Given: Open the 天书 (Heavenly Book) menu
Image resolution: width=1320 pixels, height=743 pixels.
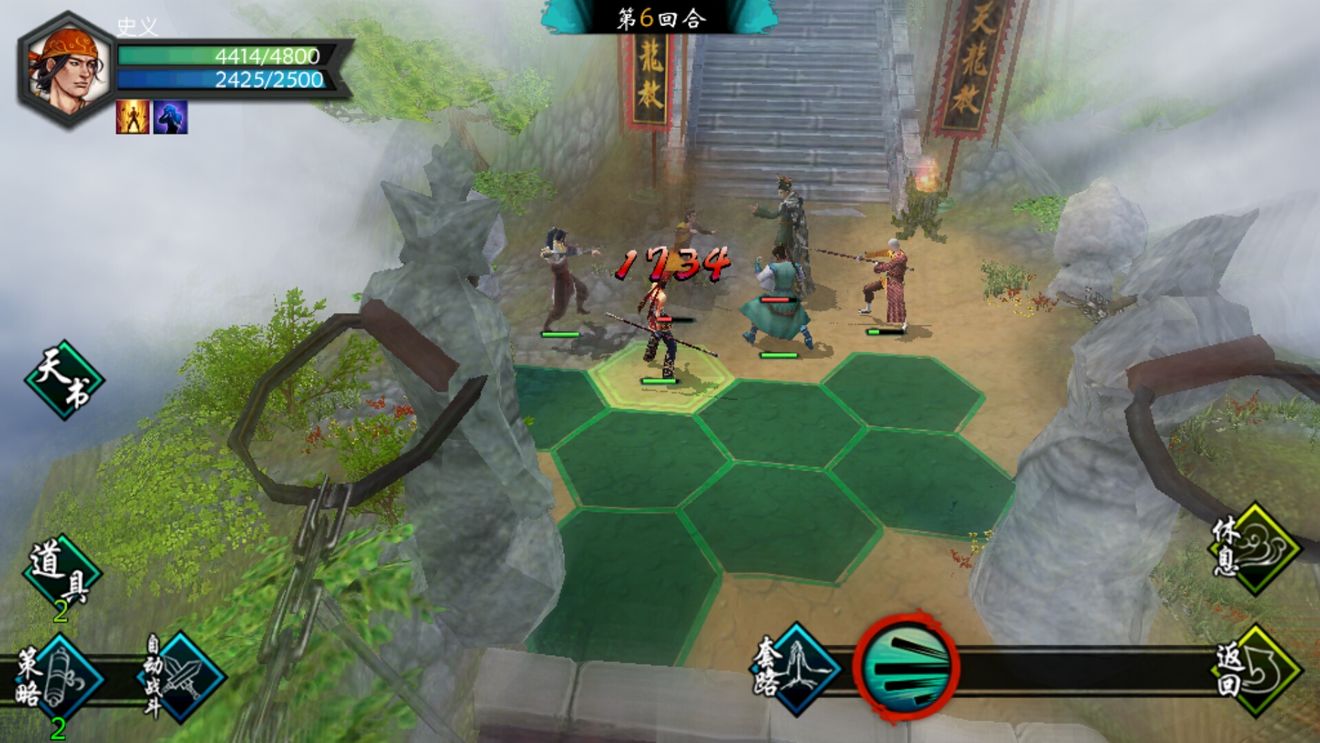Looking at the screenshot, I should click(x=65, y=380).
